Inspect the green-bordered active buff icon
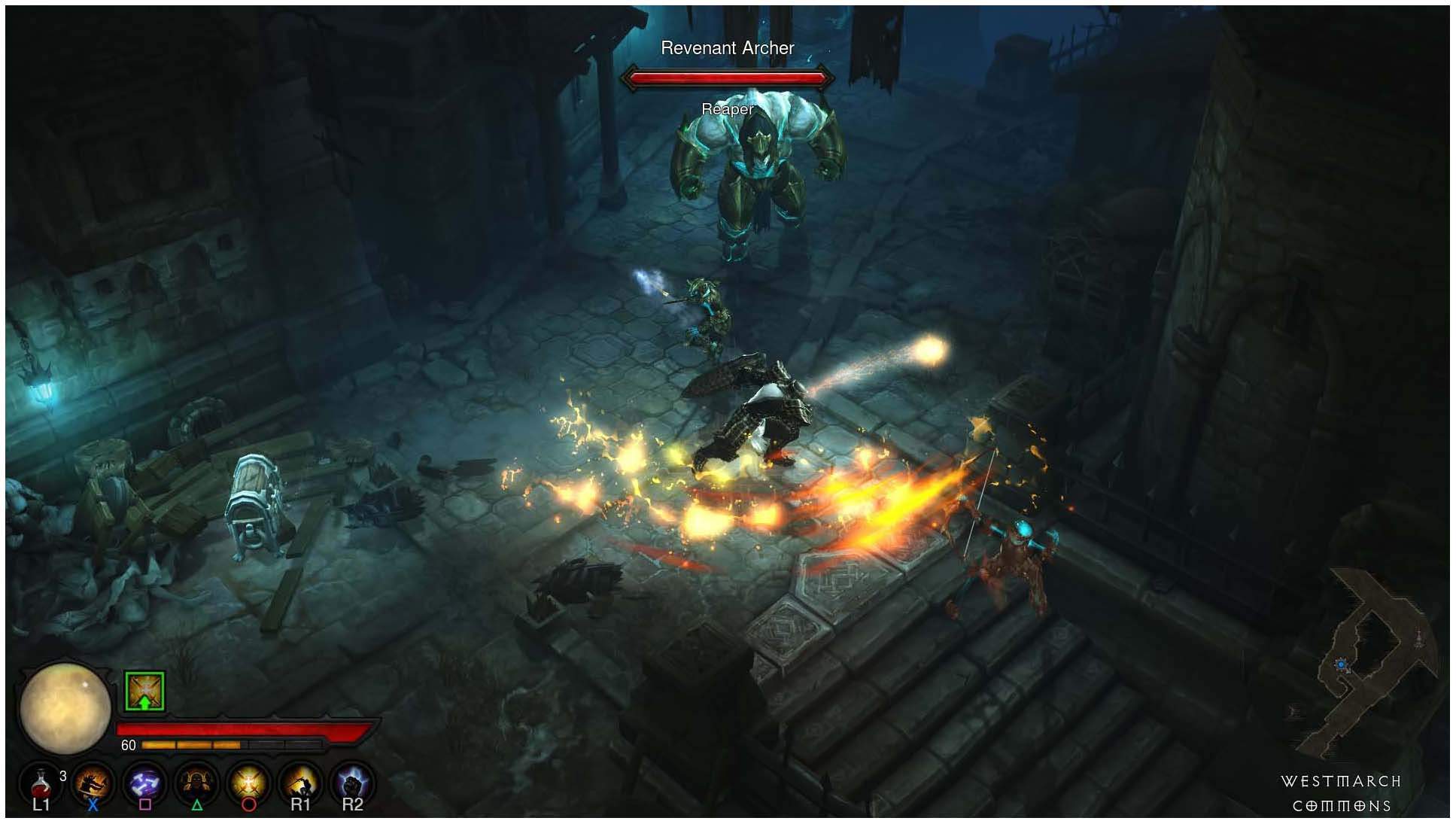The width and height of the screenshot is (1456, 824). coord(144,691)
